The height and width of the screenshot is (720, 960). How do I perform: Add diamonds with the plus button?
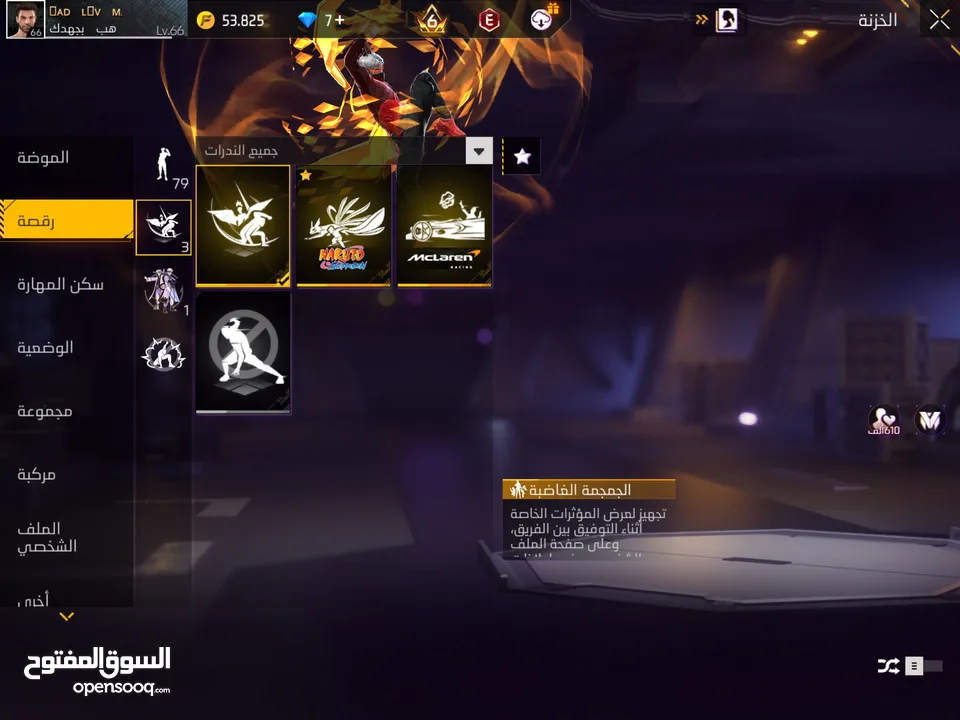coord(340,20)
